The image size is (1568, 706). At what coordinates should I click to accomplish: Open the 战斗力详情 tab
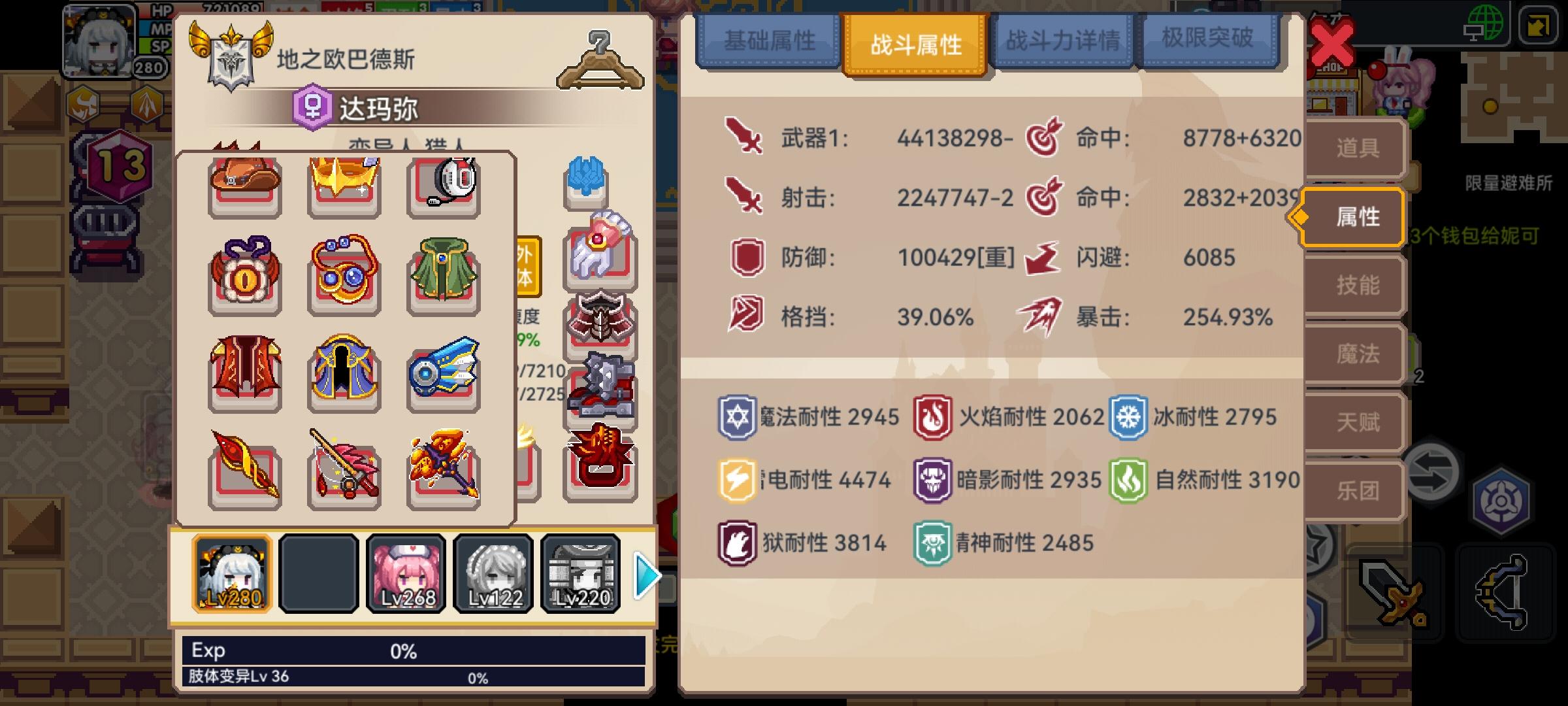[1062, 41]
